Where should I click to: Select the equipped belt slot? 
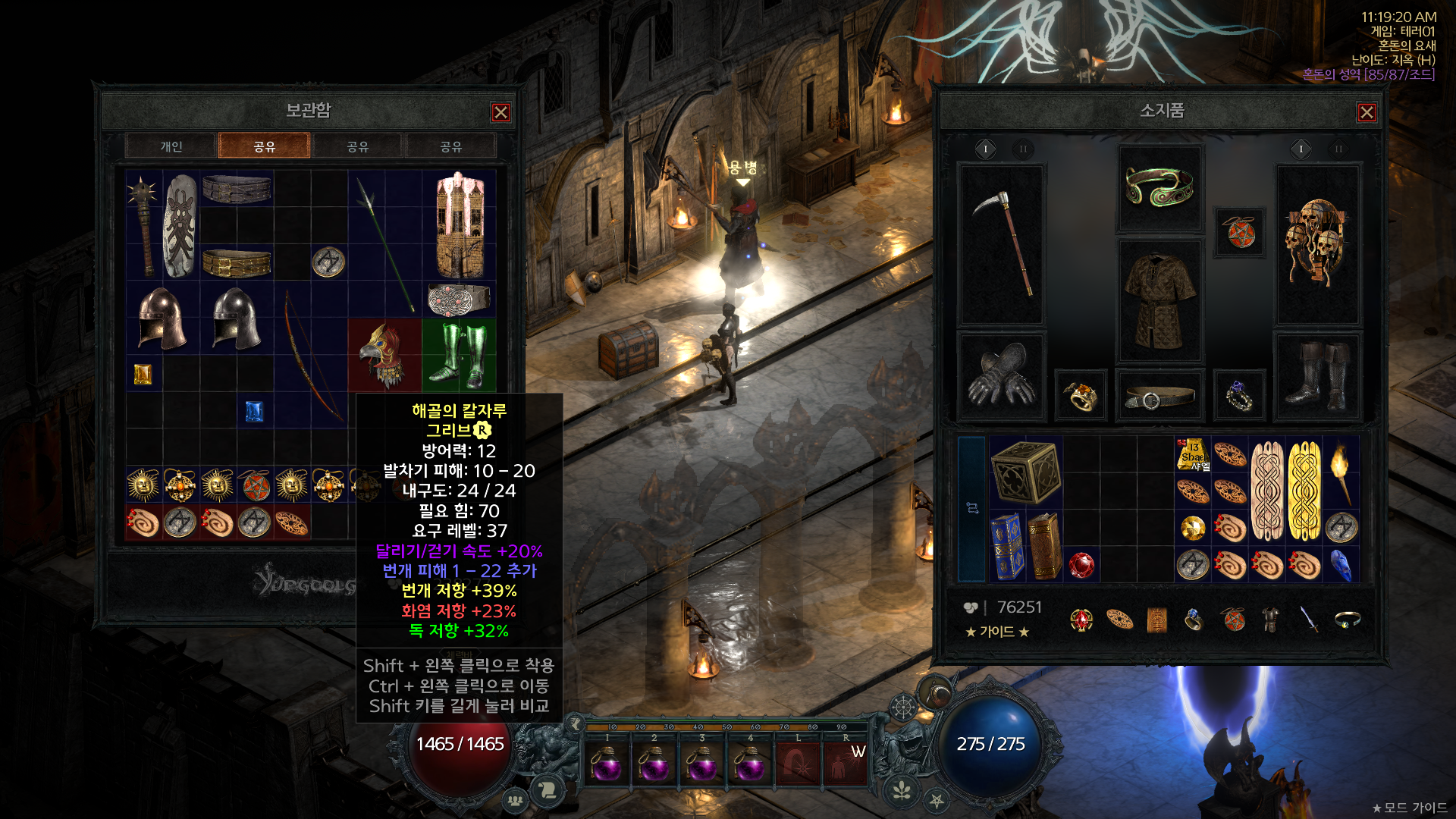1159,396
